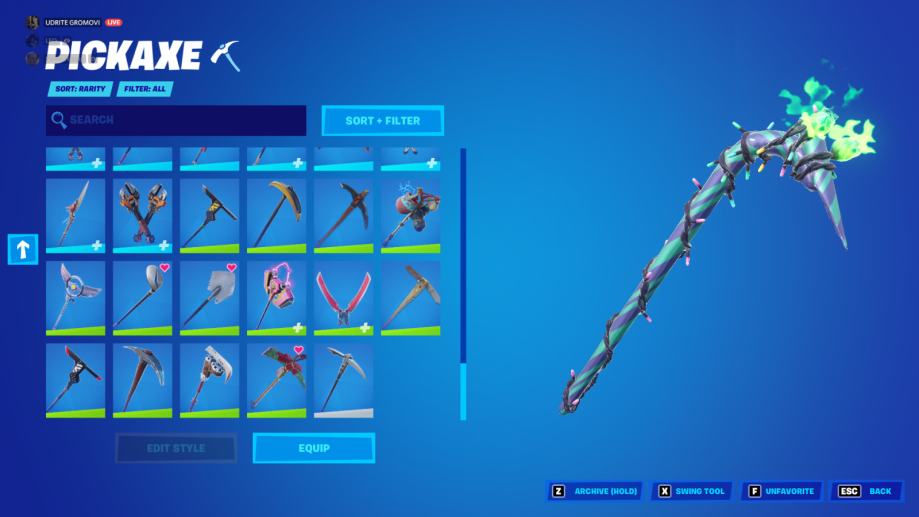The width and height of the screenshot is (919, 517).
Task: Select the crossed dual orange mallets pickaxe
Action: [142, 215]
